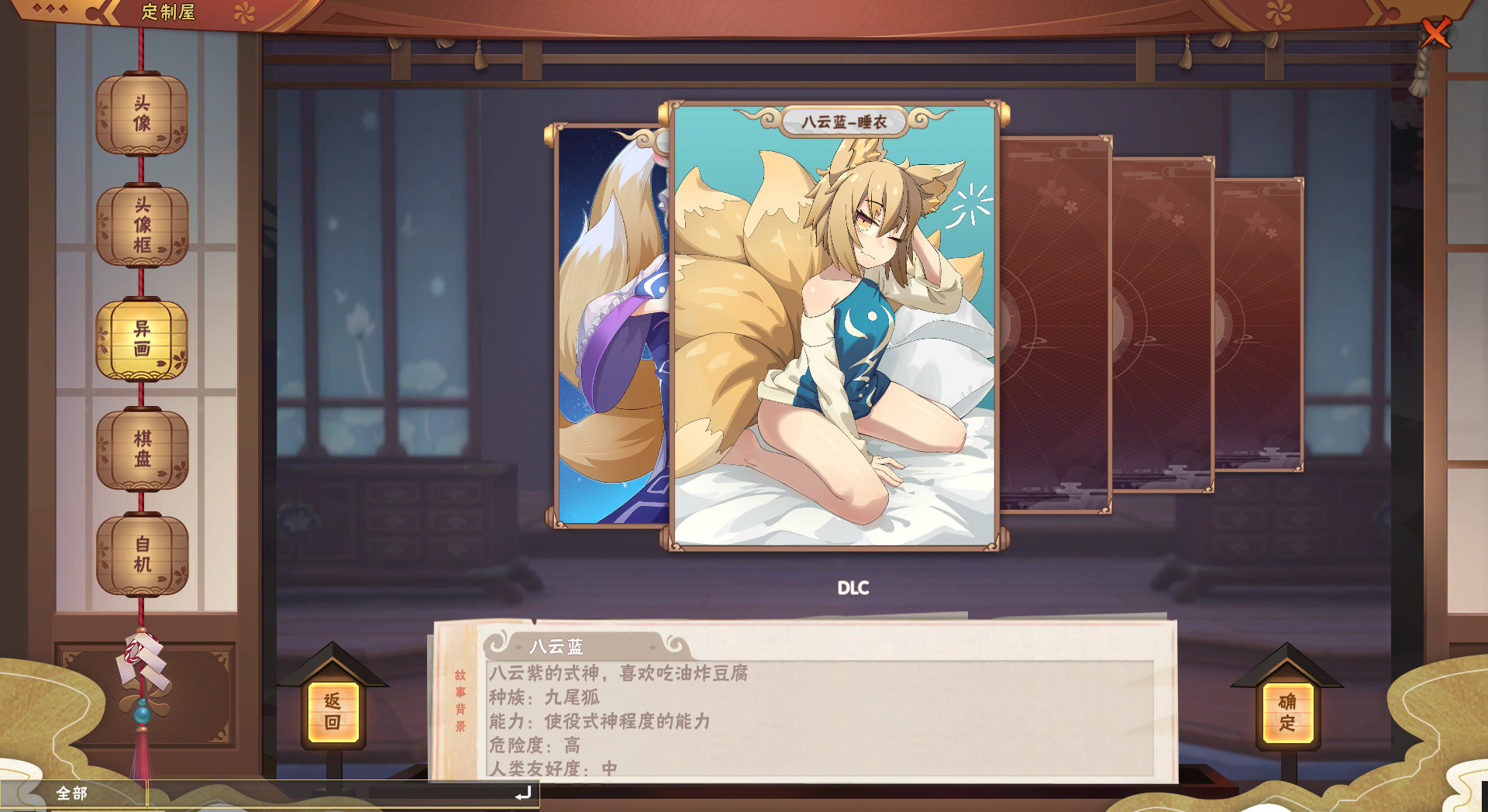Open the 头像框 avatar frame category

[143, 225]
